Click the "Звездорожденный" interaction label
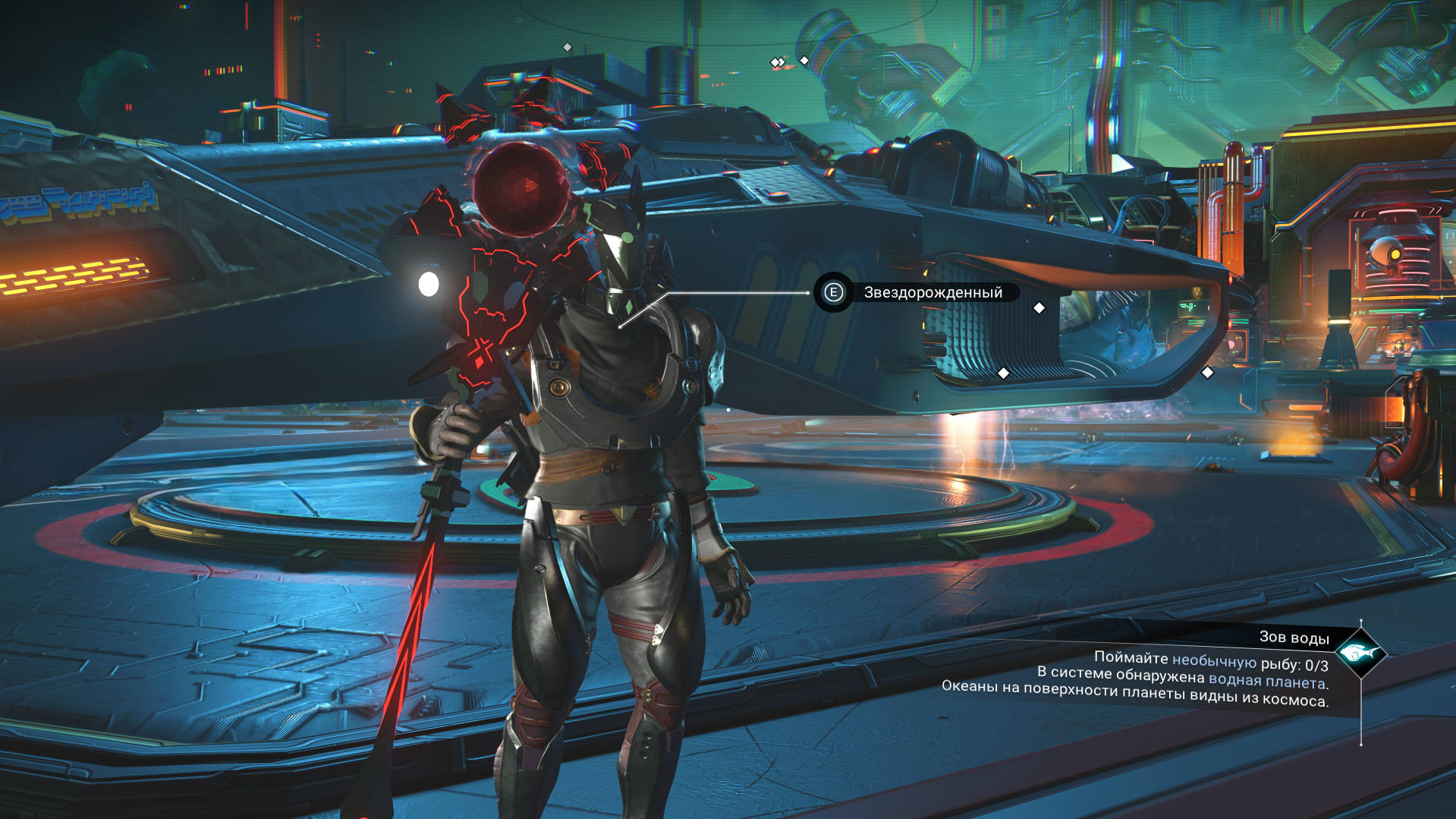Image resolution: width=1456 pixels, height=819 pixels. (932, 293)
